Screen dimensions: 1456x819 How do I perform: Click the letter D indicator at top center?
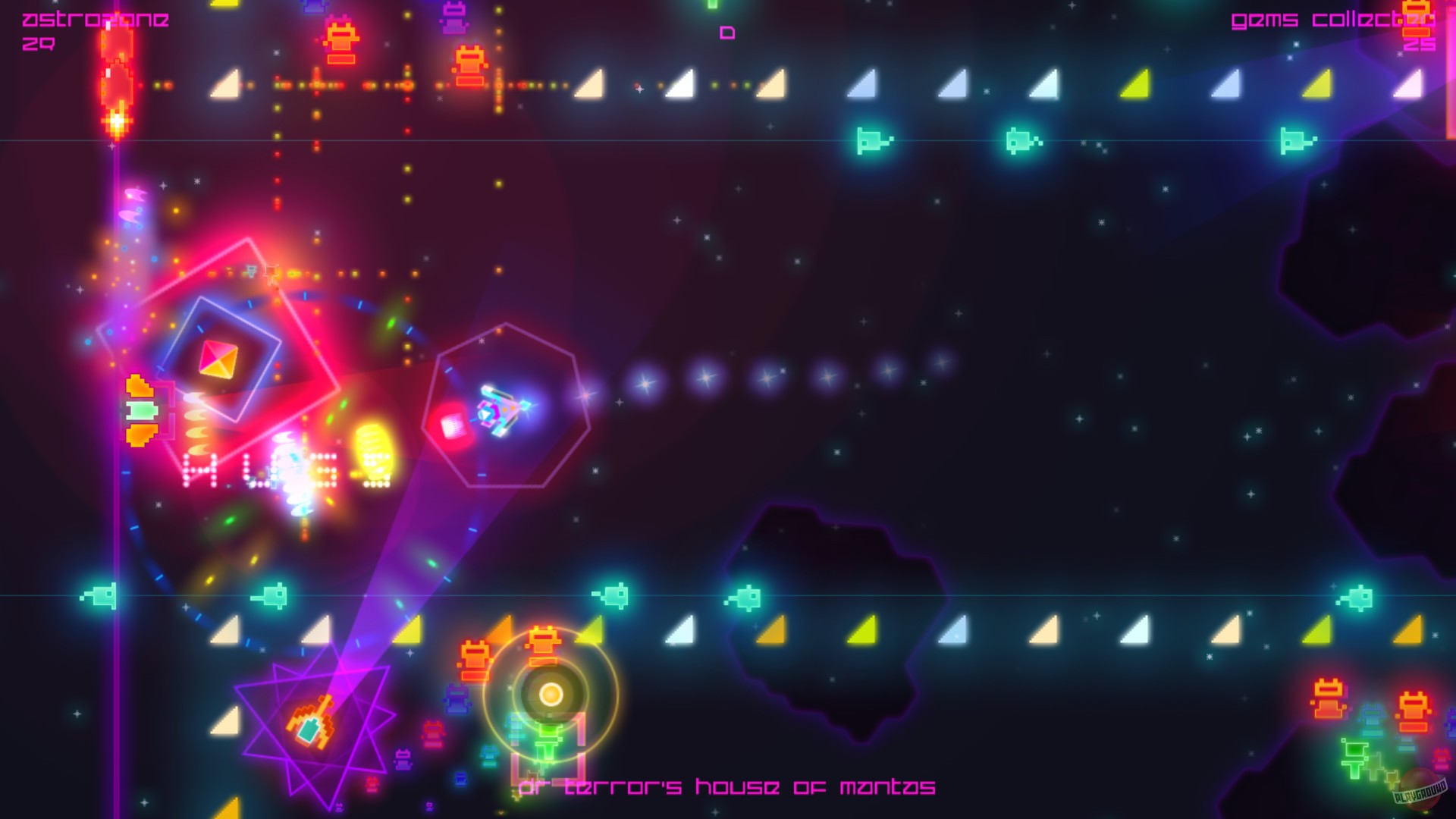729,31
